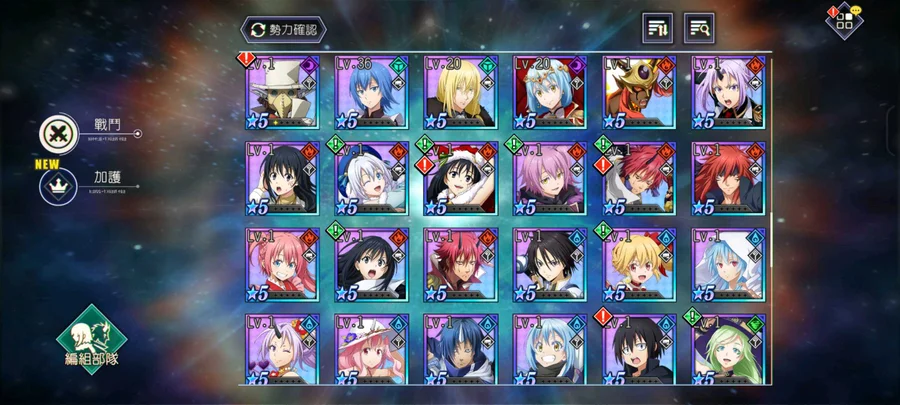Screen dimensions: 900x405
Task: Choose the long blonde-haired LV.20 character
Action: (x=460, y=92)
